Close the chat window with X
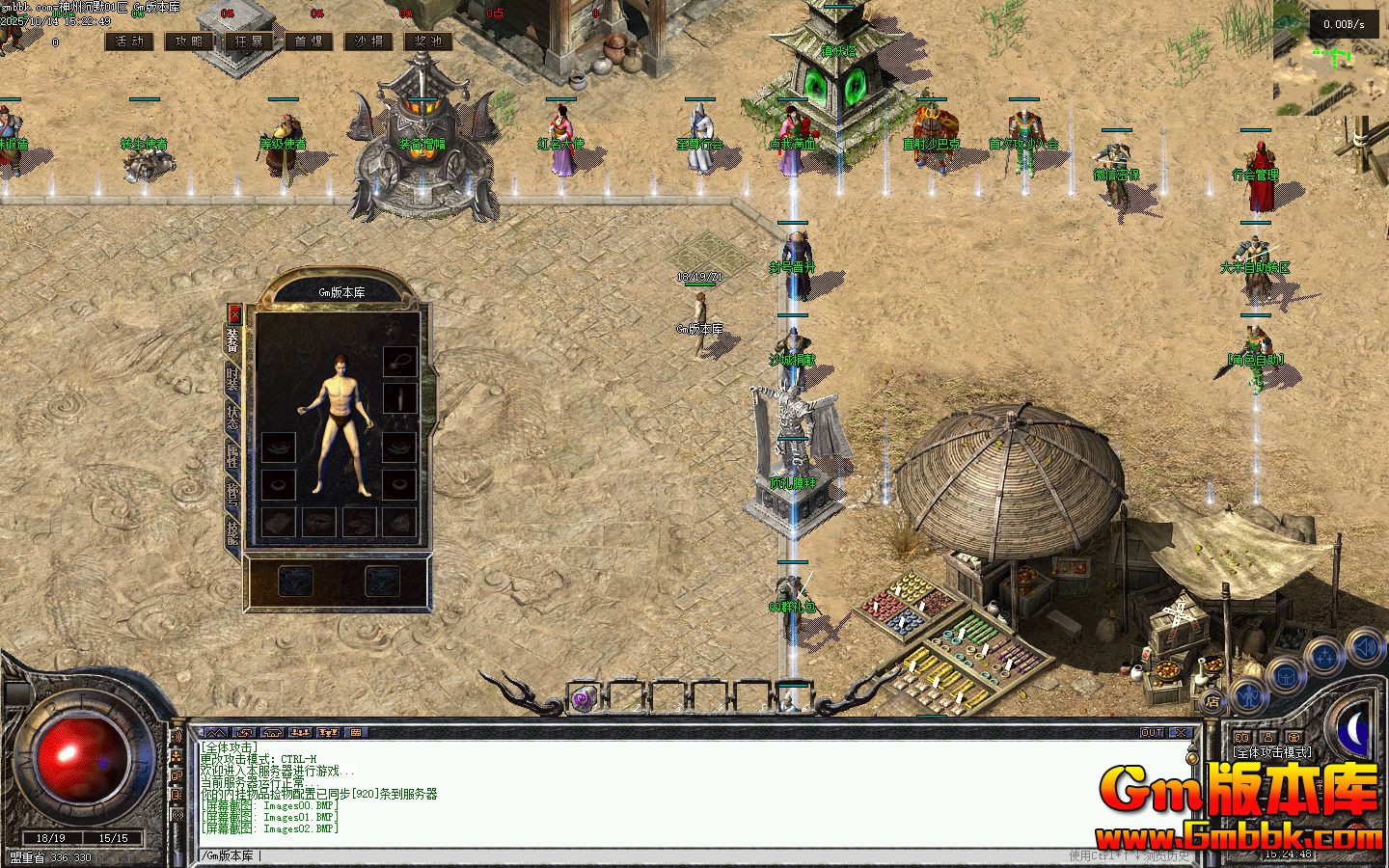Image resolution: width=1389 pixels, height=868 pixels. [1181, 733]
